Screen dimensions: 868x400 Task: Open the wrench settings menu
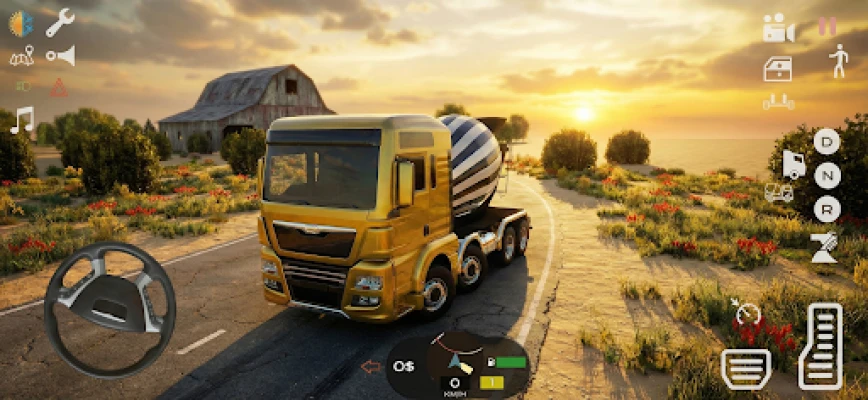60,22
